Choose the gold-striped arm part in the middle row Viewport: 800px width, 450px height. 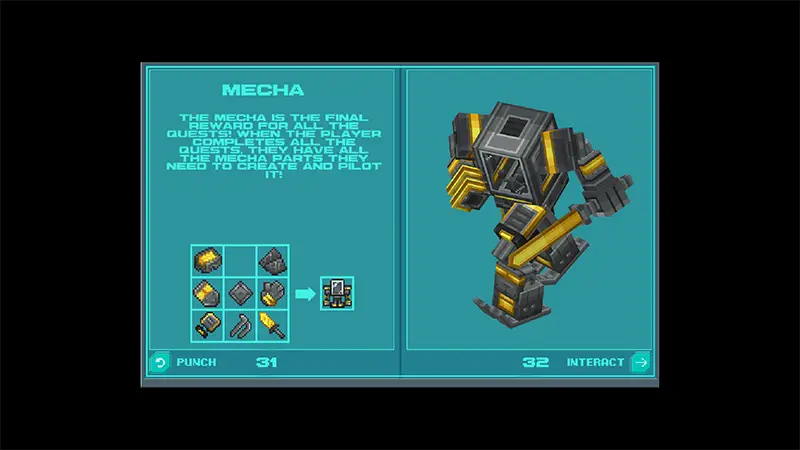coord(209,293)
